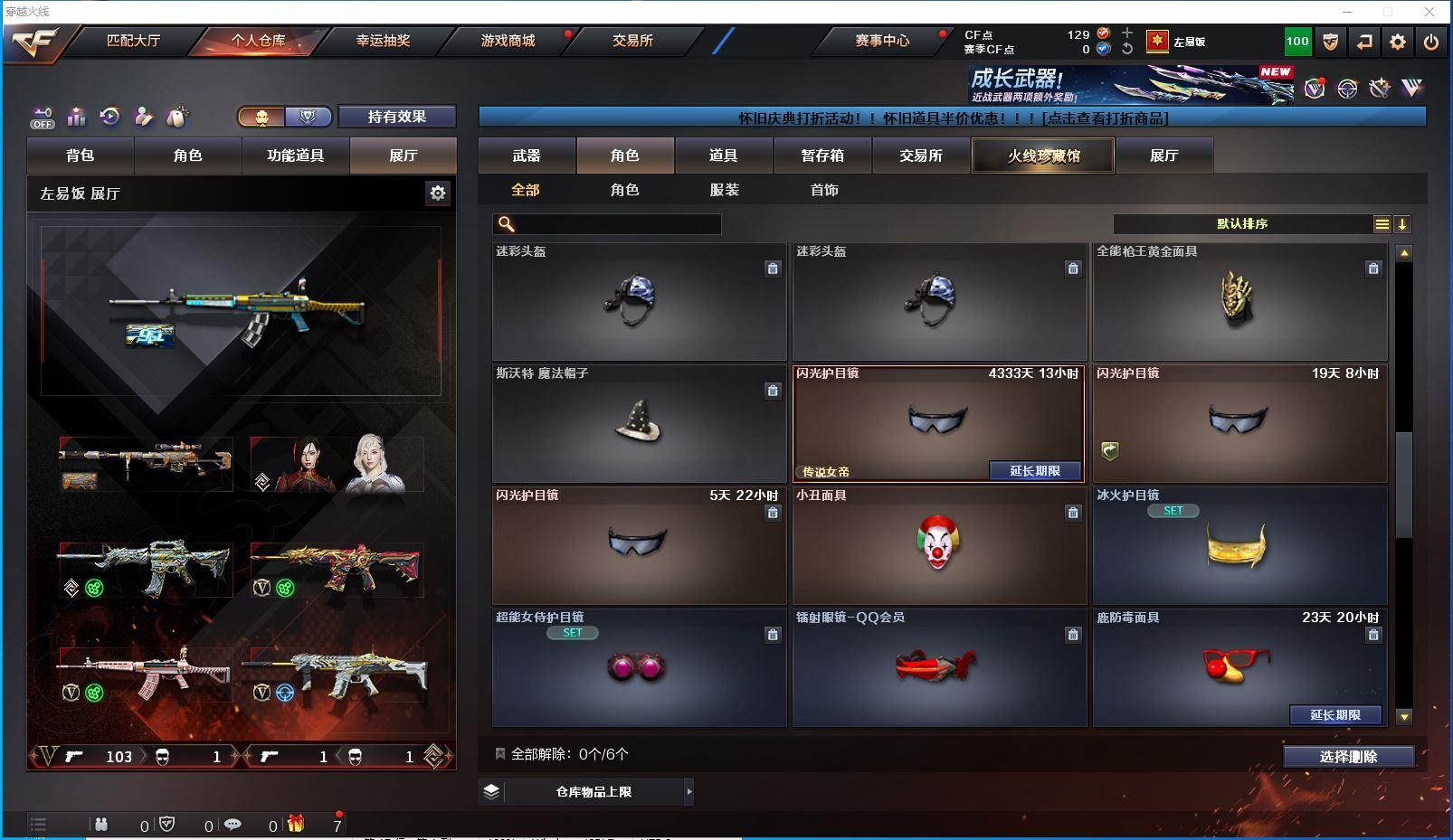Open the 匹配大厅 lobby menu
1453x840 pixels.
coord(133,41)
